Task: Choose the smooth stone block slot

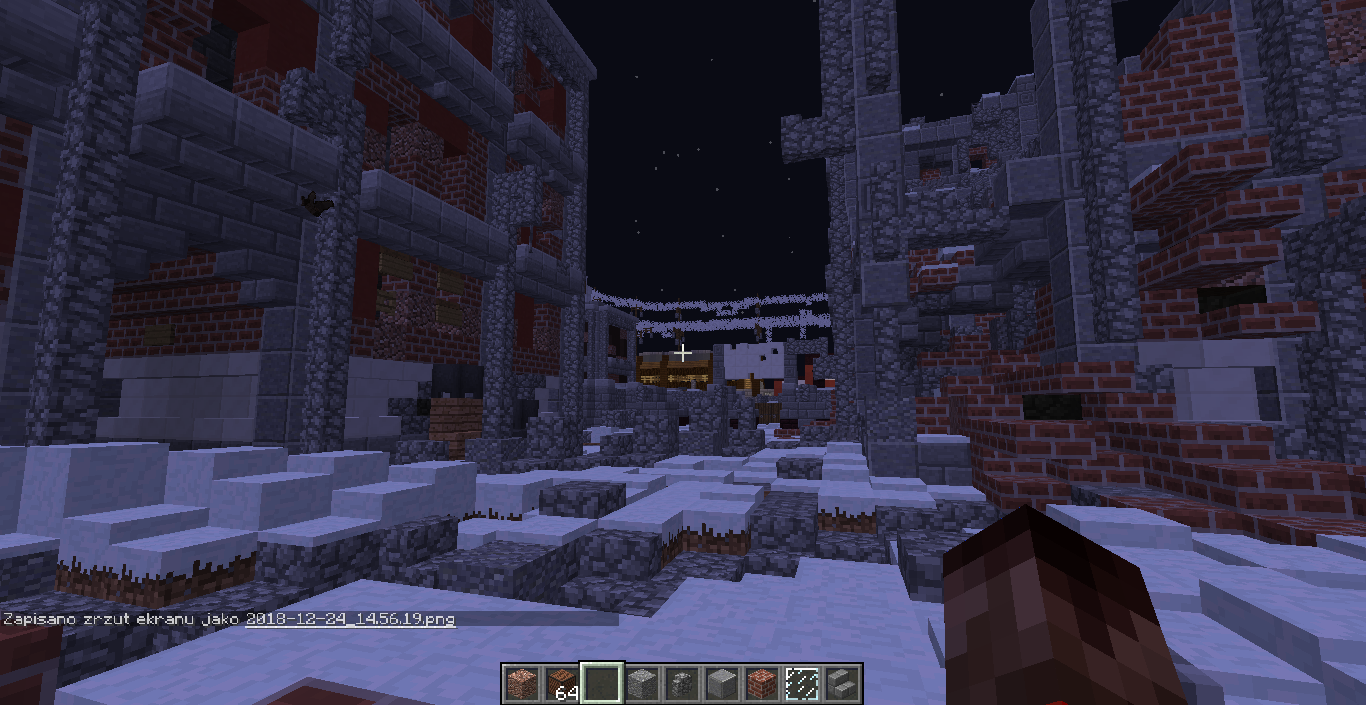Action: (722, 683)
